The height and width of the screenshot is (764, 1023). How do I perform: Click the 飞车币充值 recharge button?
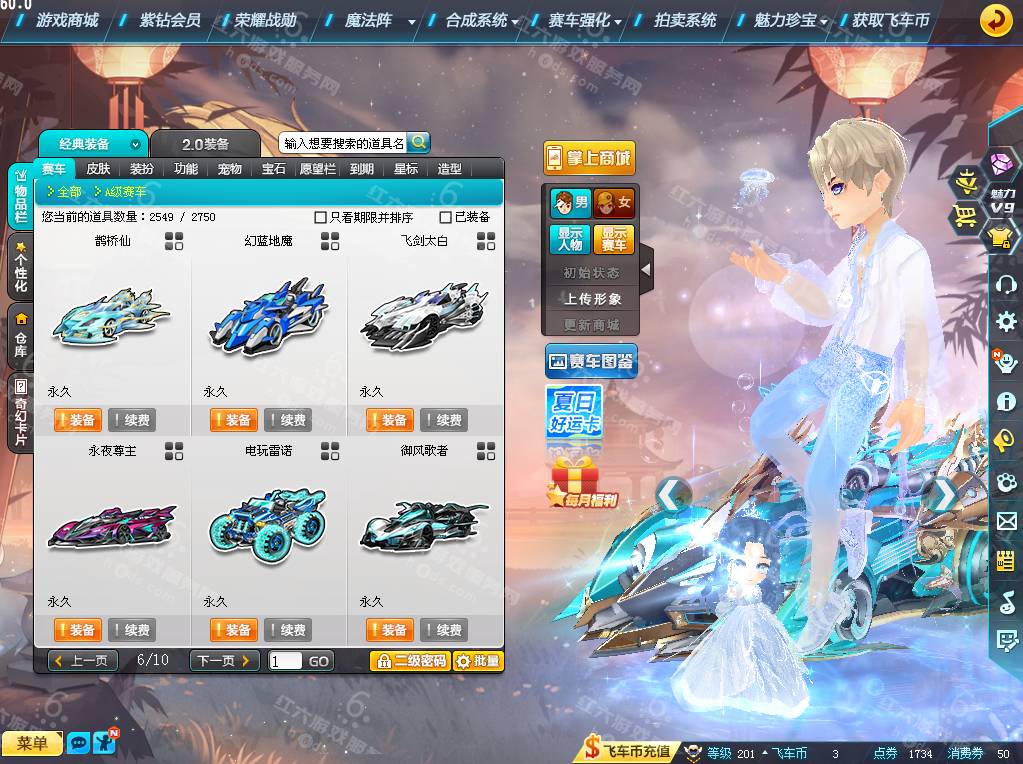(x=628, y=752)
